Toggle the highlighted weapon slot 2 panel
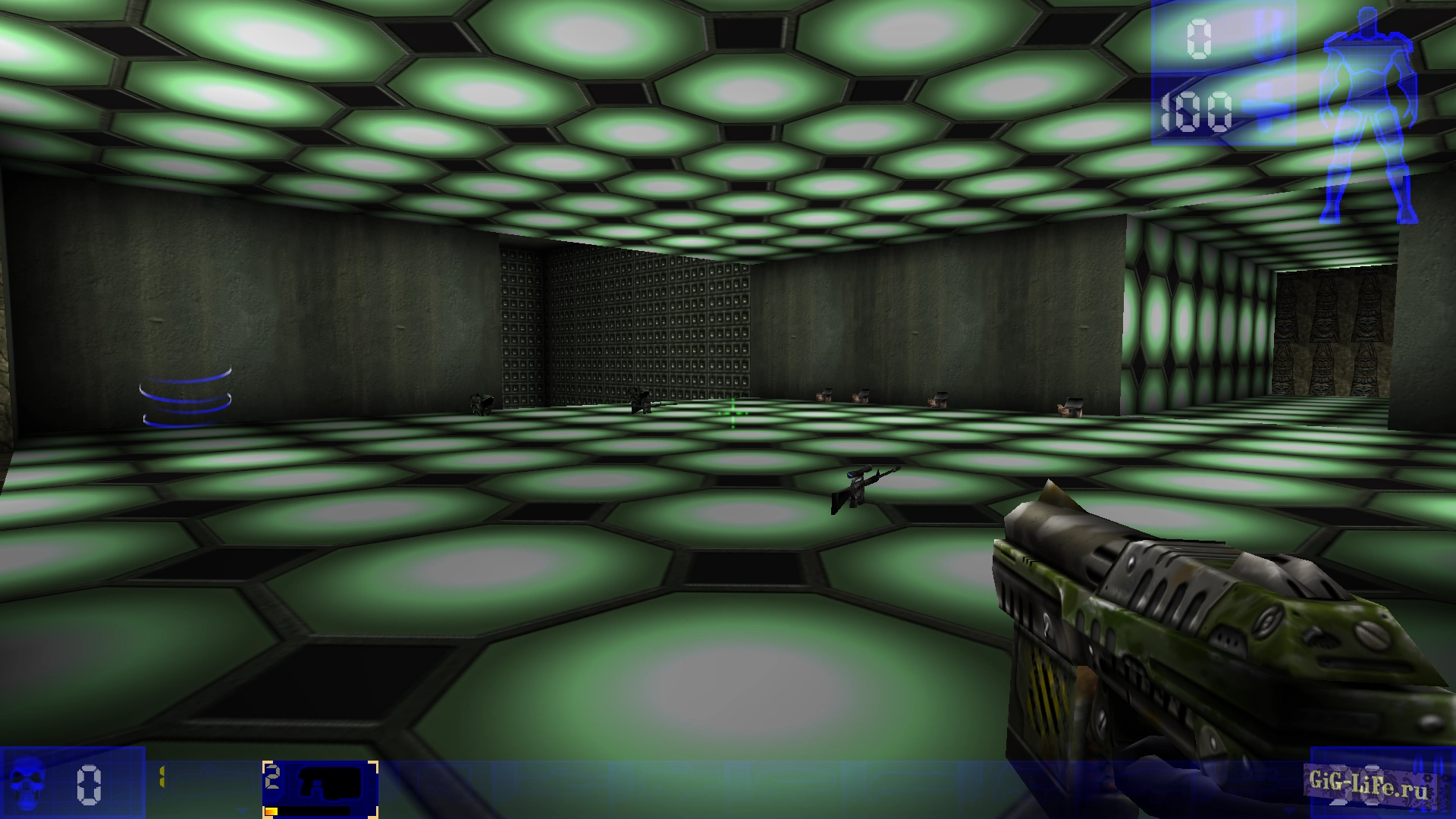Image resolution: width=1456 pixels, height=819 pixels. tap(318, 787)
